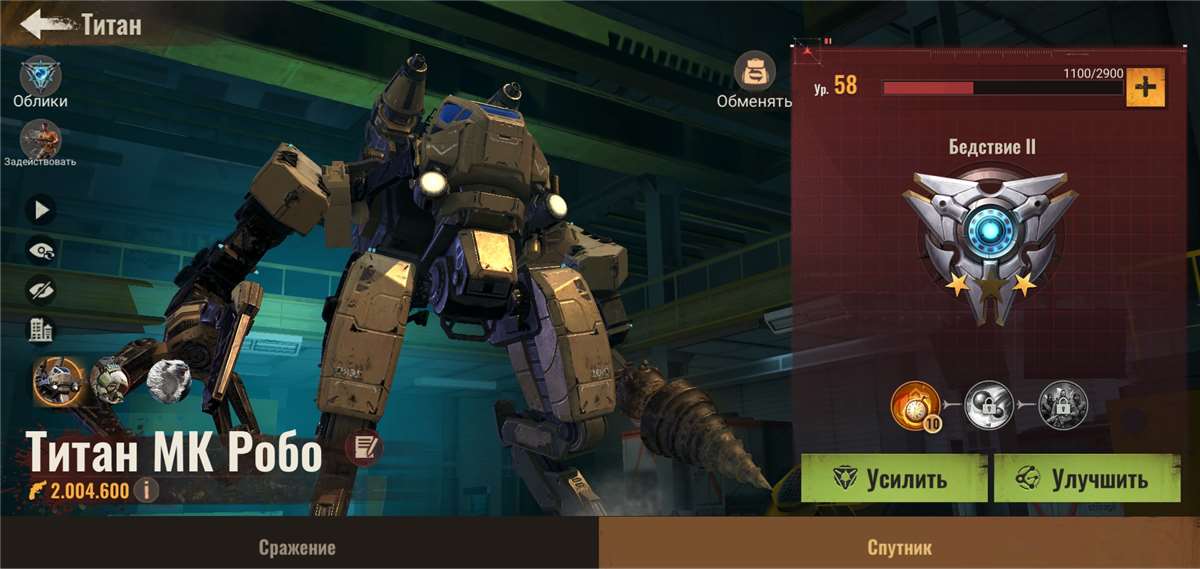Toggle the crossed-out eye icon
The image size is (1200, 569).
[41, 290]
